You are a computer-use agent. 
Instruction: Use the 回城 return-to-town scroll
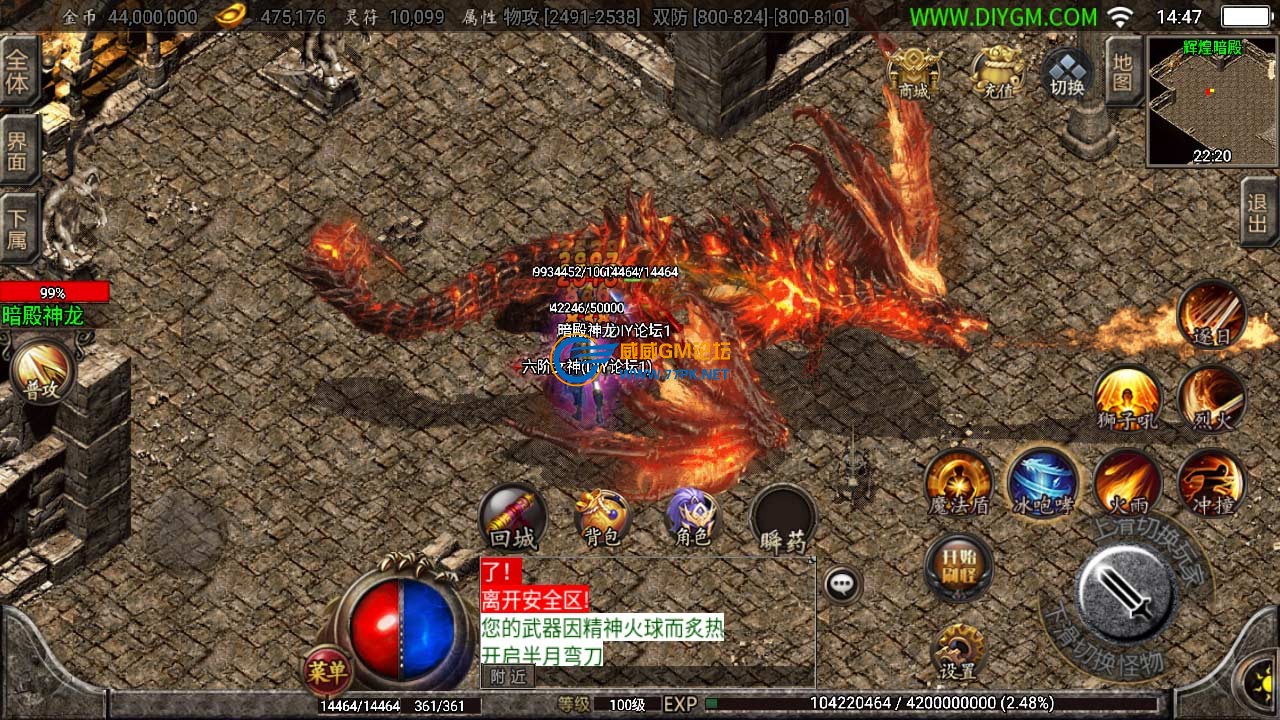[513, 517]
